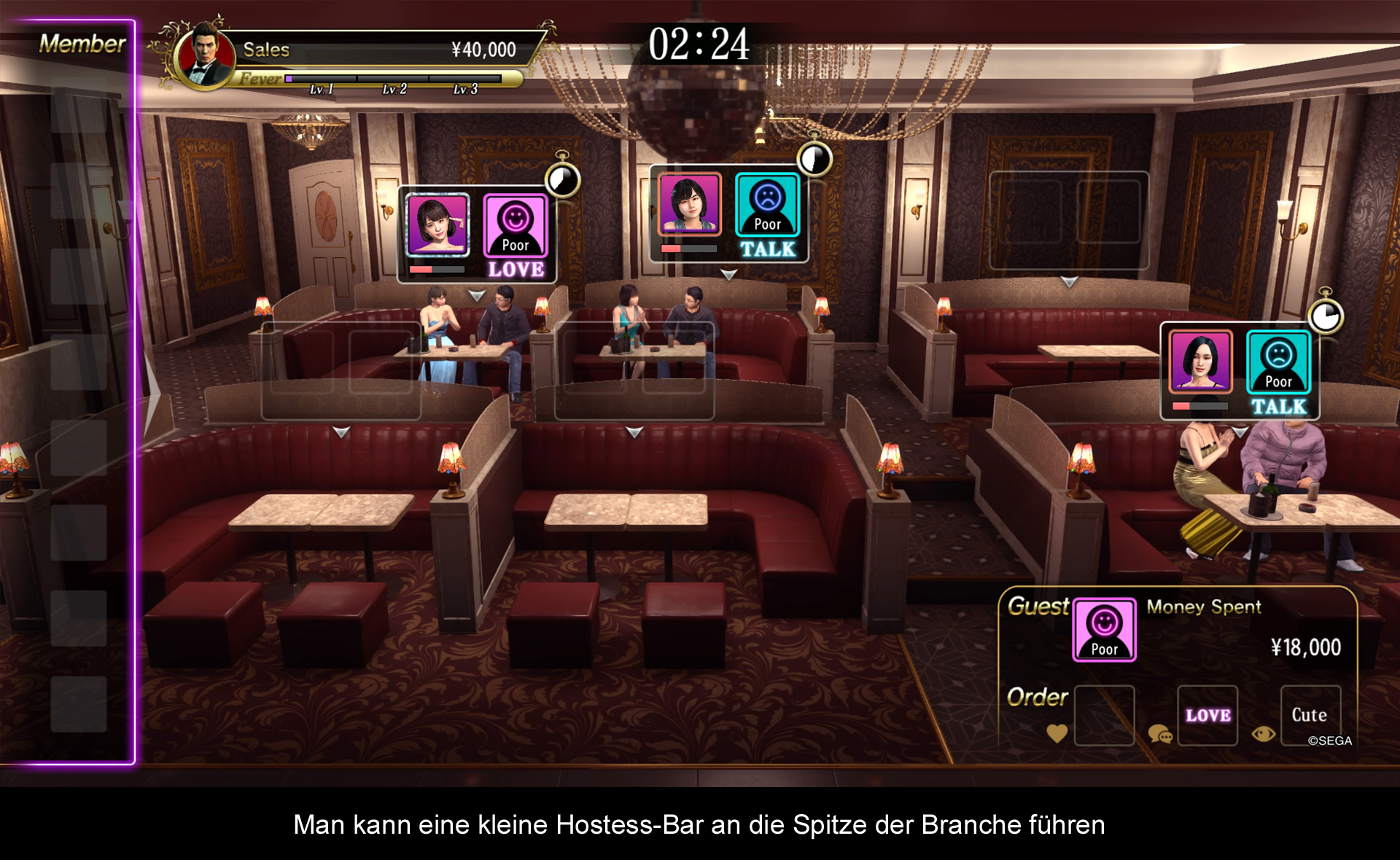Choose the LOVE order box
Viewport: 1400px width, 860px height.
tap(1207, 715)
